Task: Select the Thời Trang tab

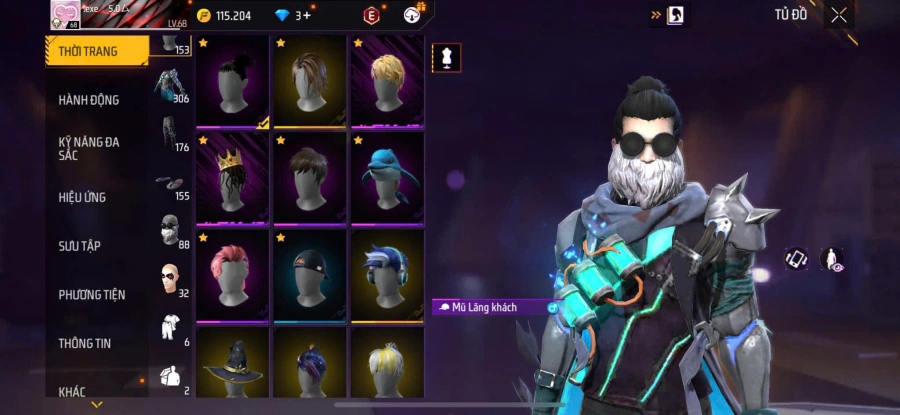Action: (87, 51)
